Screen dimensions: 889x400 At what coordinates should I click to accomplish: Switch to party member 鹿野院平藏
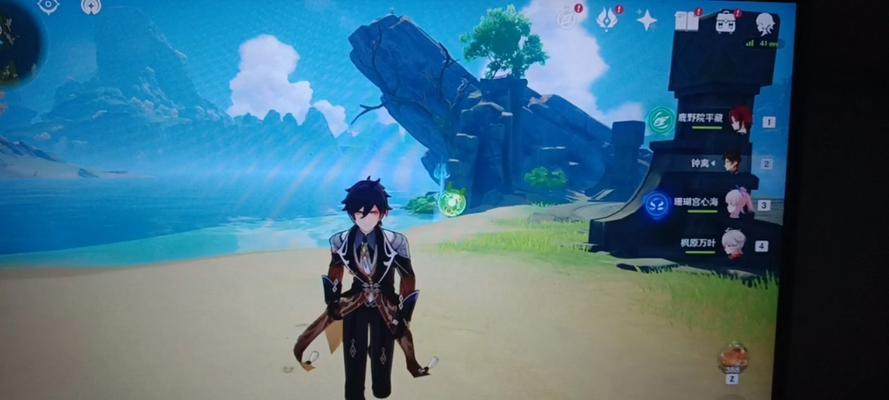[x=739, y=121]
